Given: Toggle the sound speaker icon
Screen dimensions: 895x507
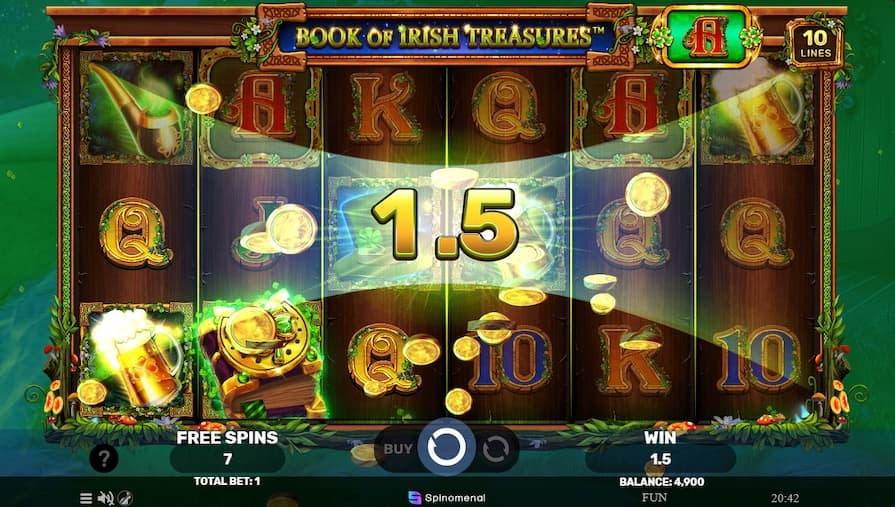Looking at the screenshot, I should point(105,497).
